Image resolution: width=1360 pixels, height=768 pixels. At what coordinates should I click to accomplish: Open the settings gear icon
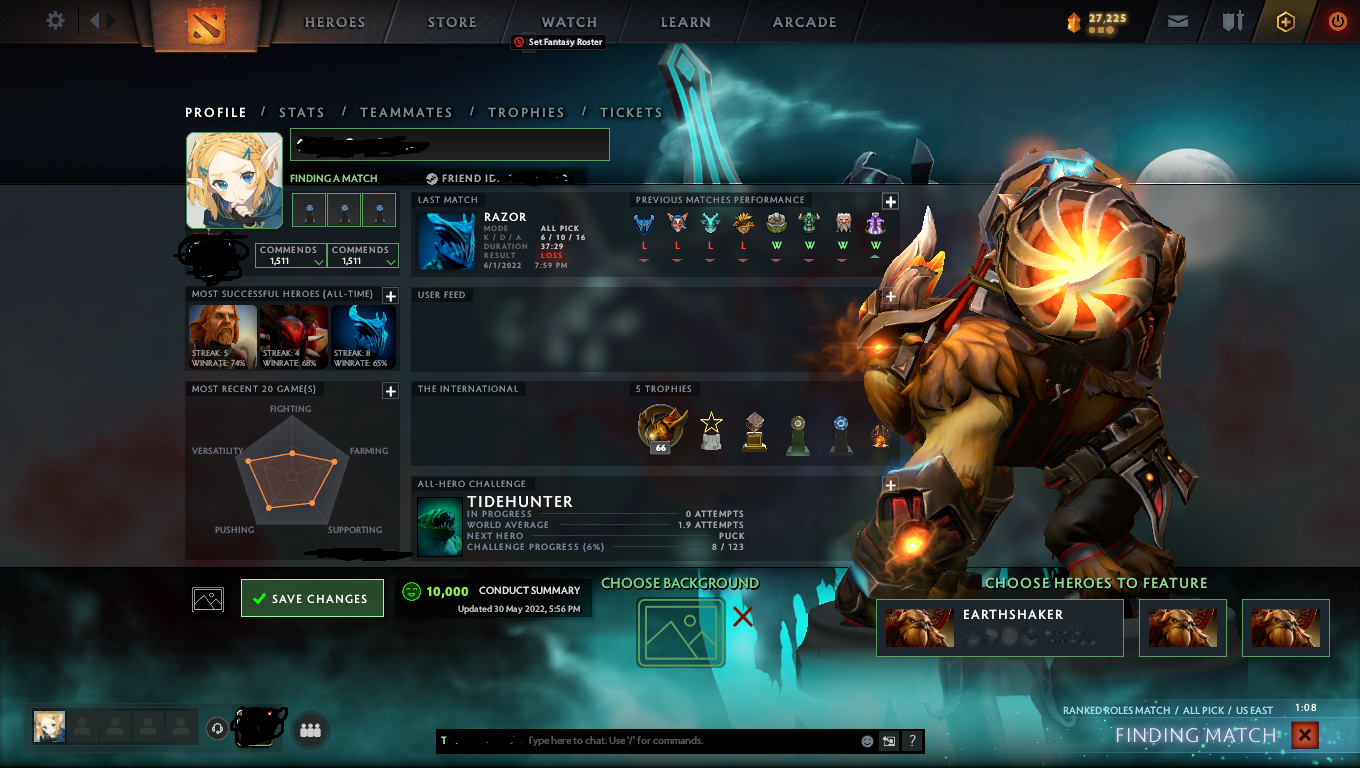[55, 20]
